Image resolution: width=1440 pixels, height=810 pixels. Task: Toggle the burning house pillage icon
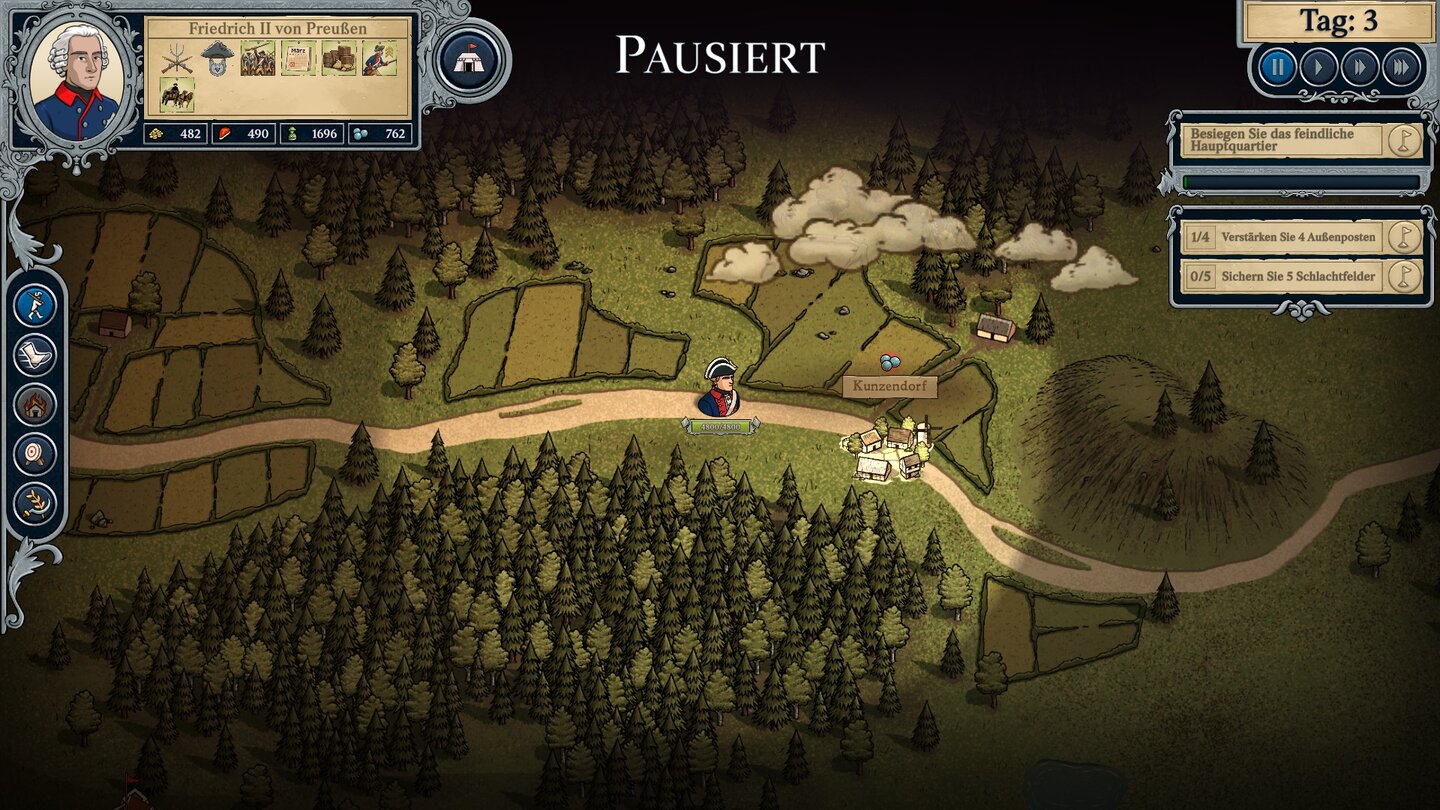pos(36,405)
